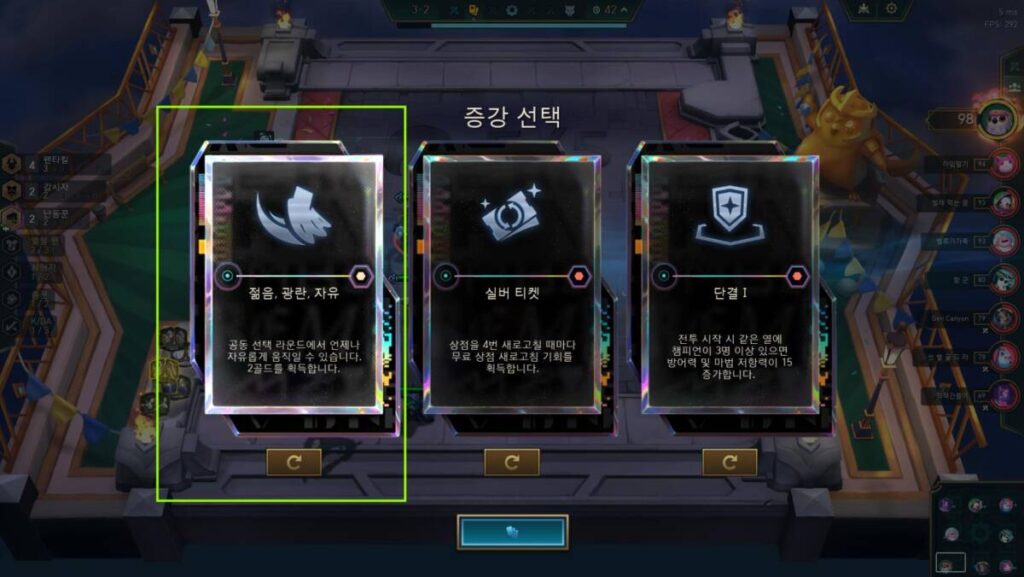
Task: Reroll the 단결 I augment
Action: [x=729, y=462]
